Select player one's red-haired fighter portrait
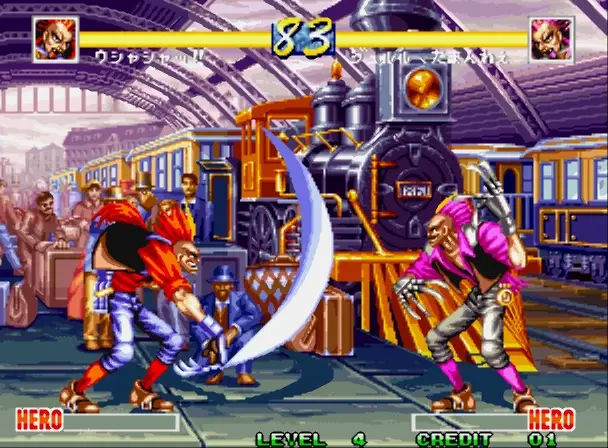Image resolution: width=608 pixels, height=448 pixels. (55, 39)
